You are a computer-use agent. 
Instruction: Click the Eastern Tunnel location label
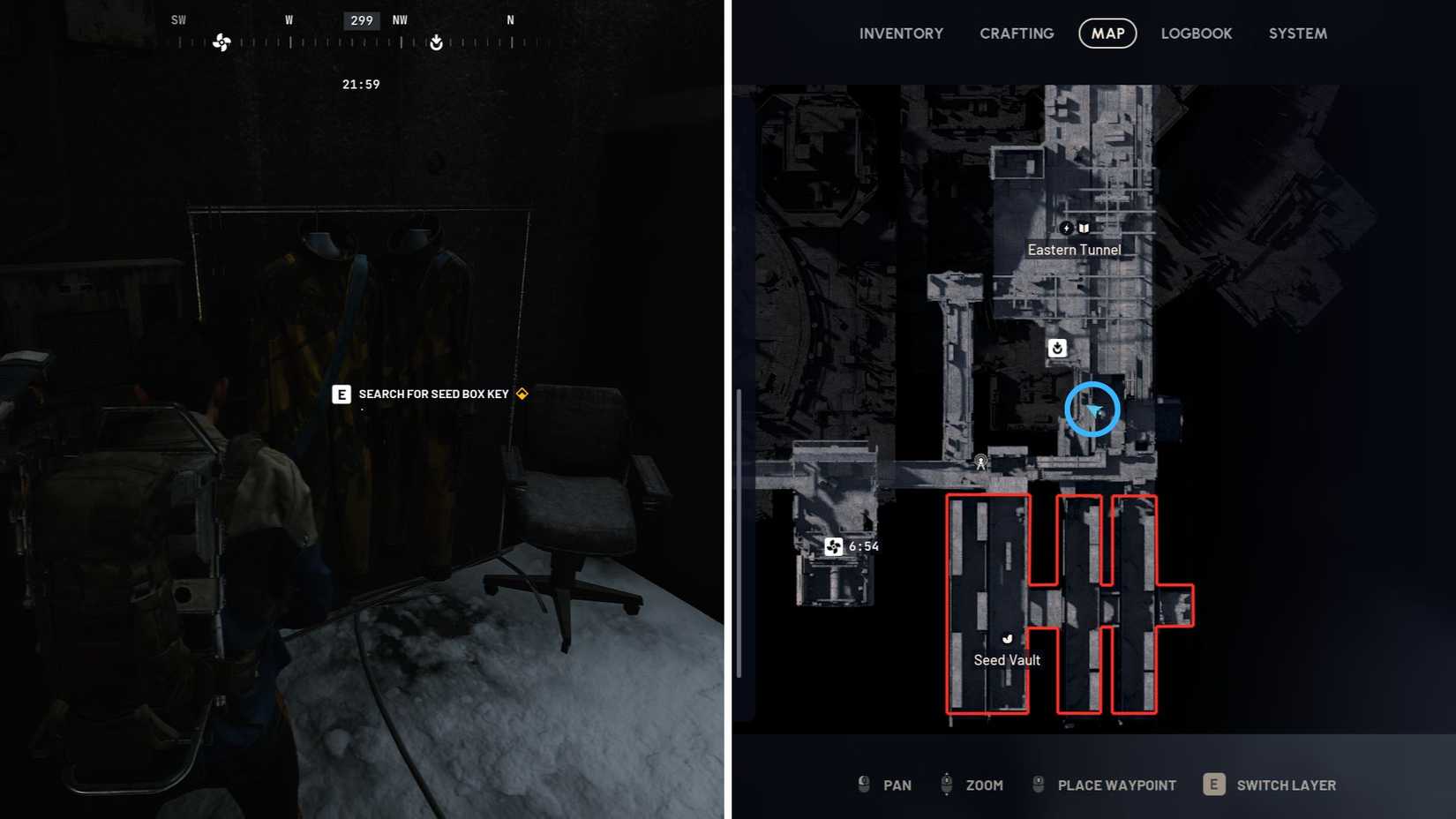pyautogui.click(x=1075, y=250)
